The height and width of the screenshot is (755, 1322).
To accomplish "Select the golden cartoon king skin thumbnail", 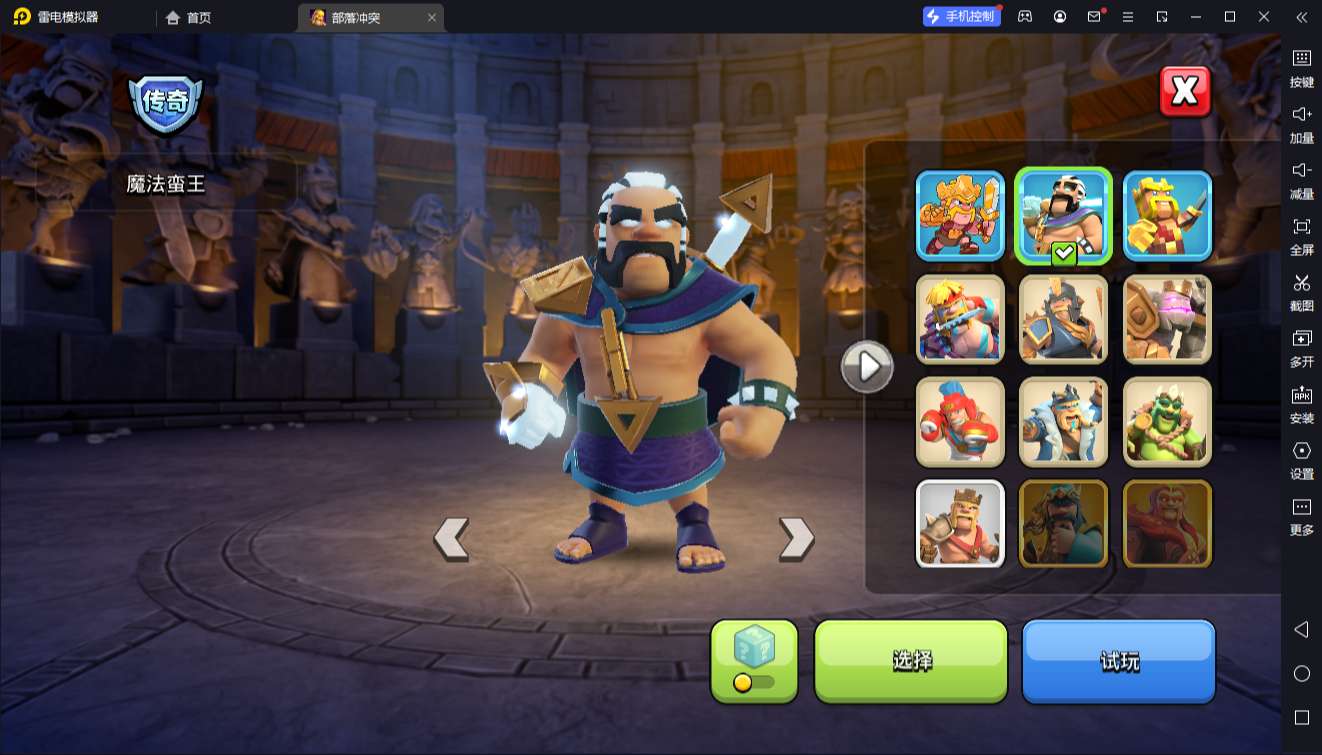I will [x=960, y=216].
